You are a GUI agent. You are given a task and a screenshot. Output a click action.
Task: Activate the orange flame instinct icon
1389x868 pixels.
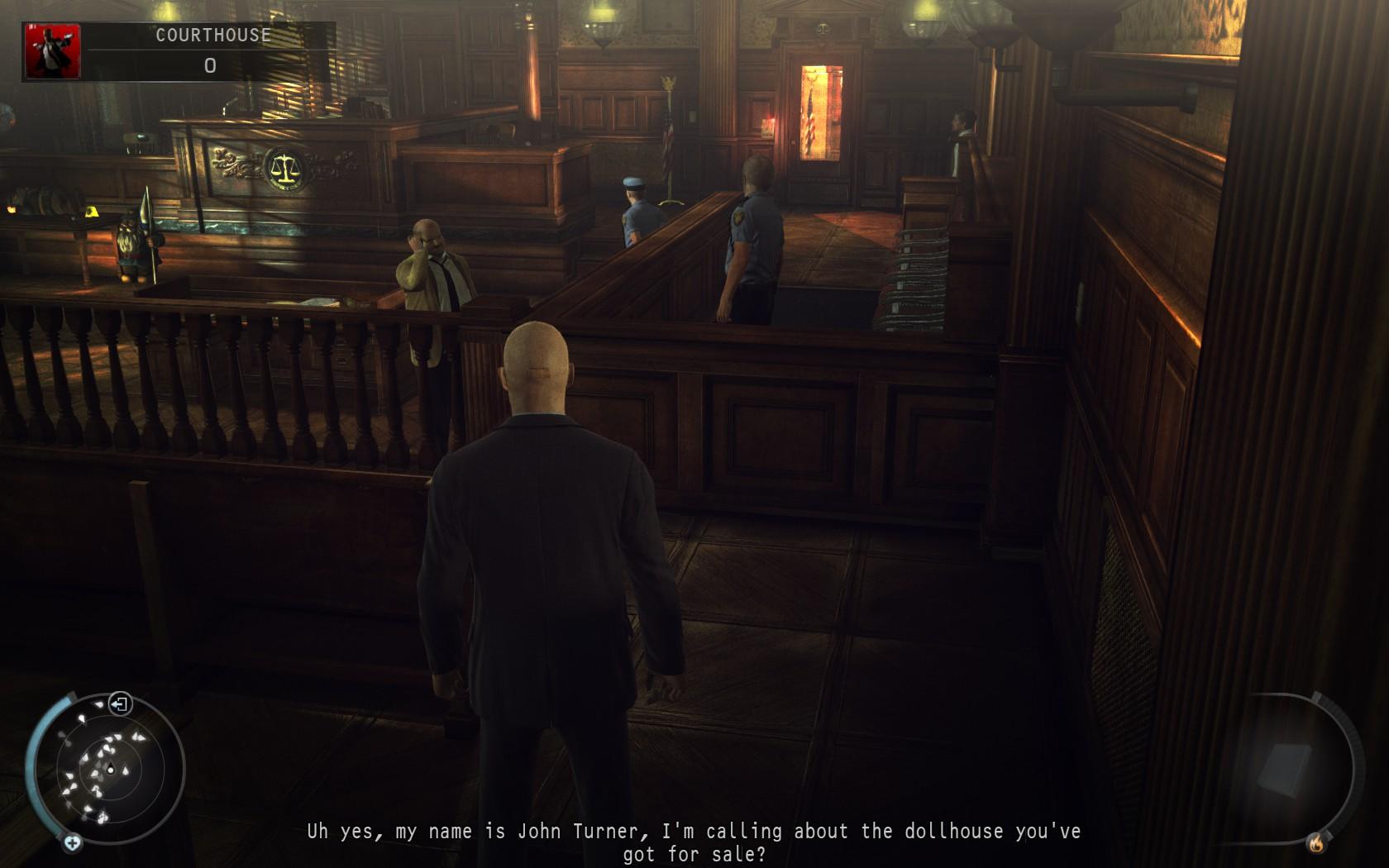pos(1315,843)
